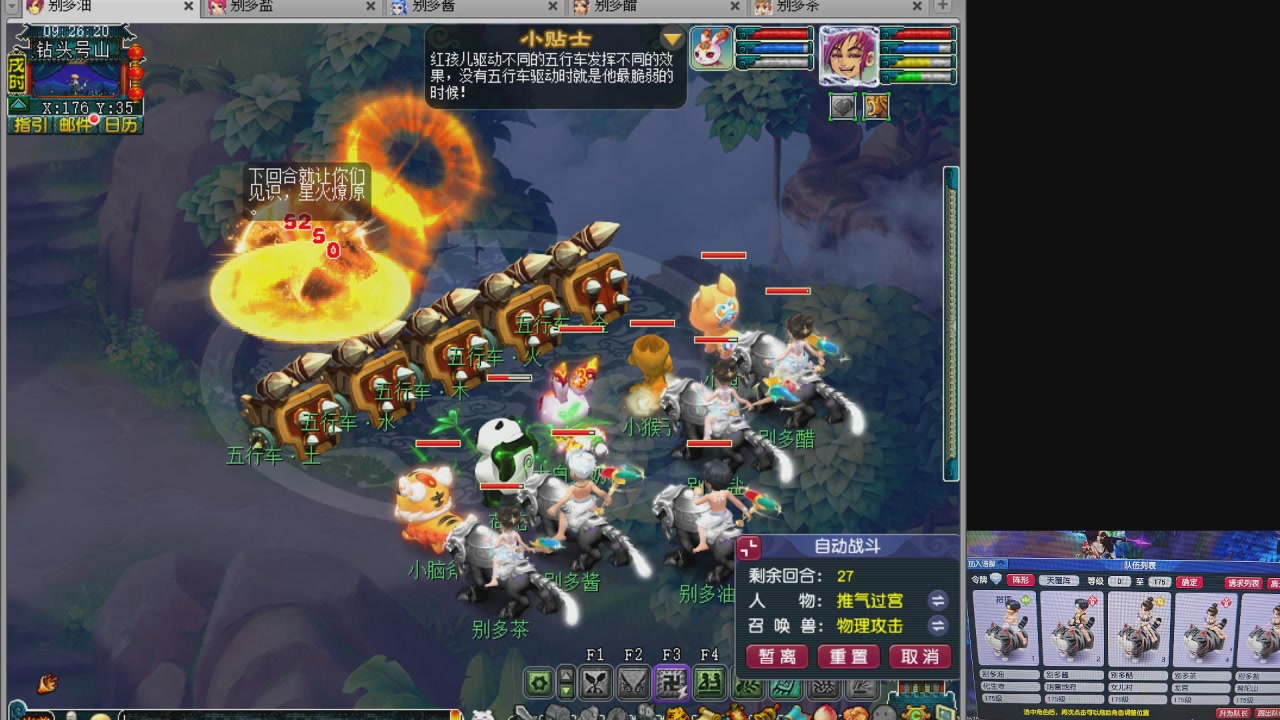Click the rabbit mascot icon near the top portraits
The image size is (1280, 720).
pos(710,47)
